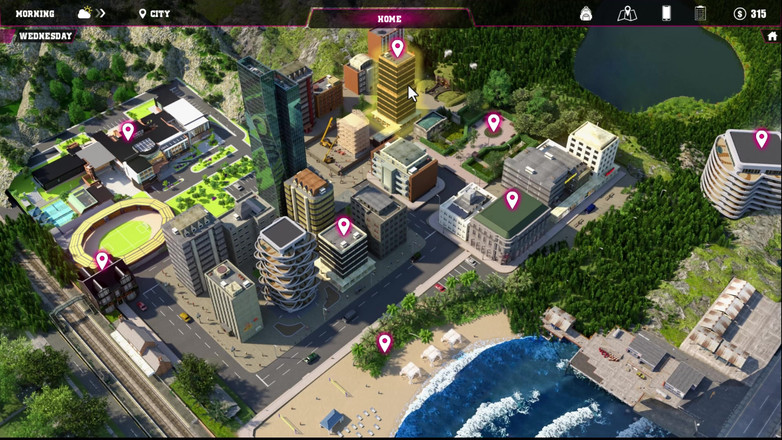The width and height of the screenshot is (782, 440).
Task: Open the folded map icon
Action: (x=627, y=14)
